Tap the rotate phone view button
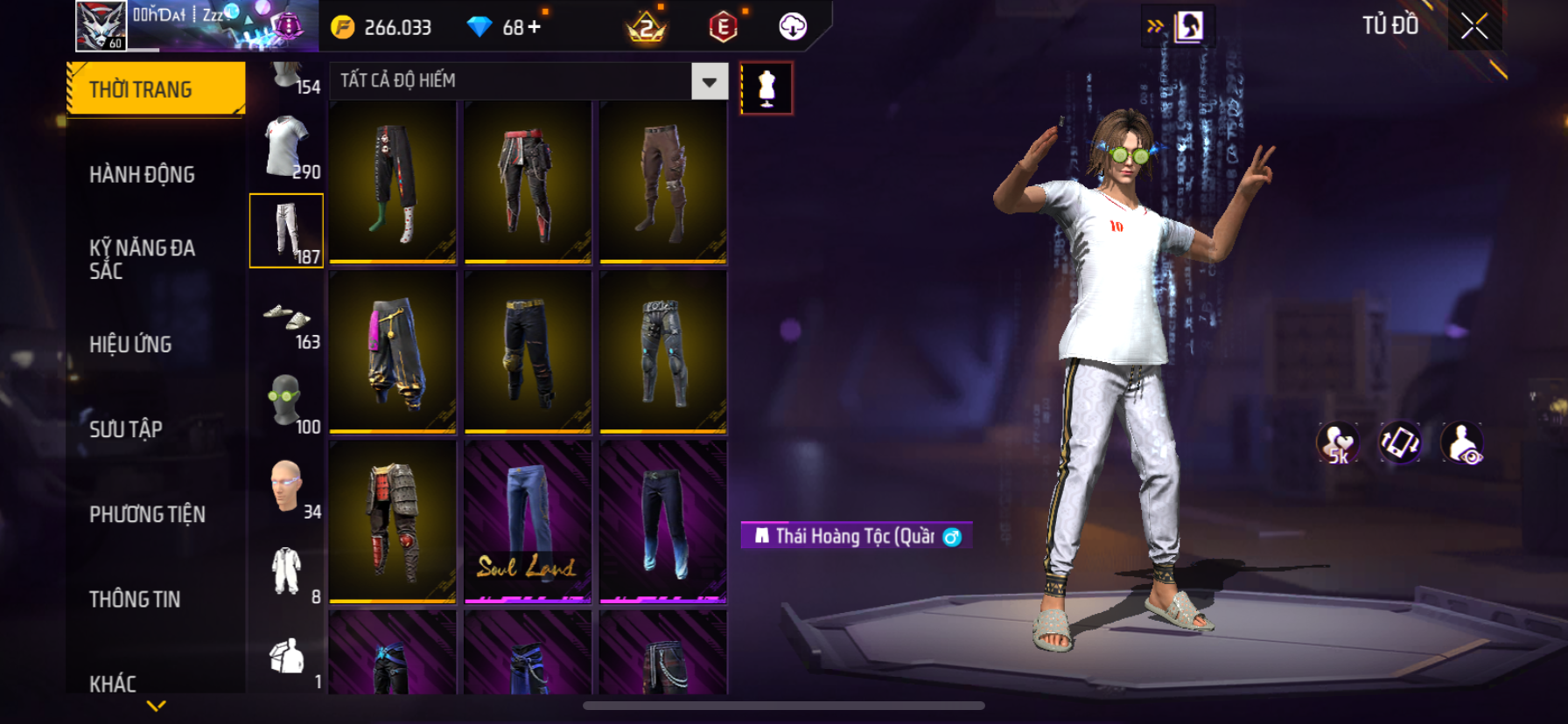Image resolution: width=1568 pixels, height=724 pixels. tap(1400, 443)
